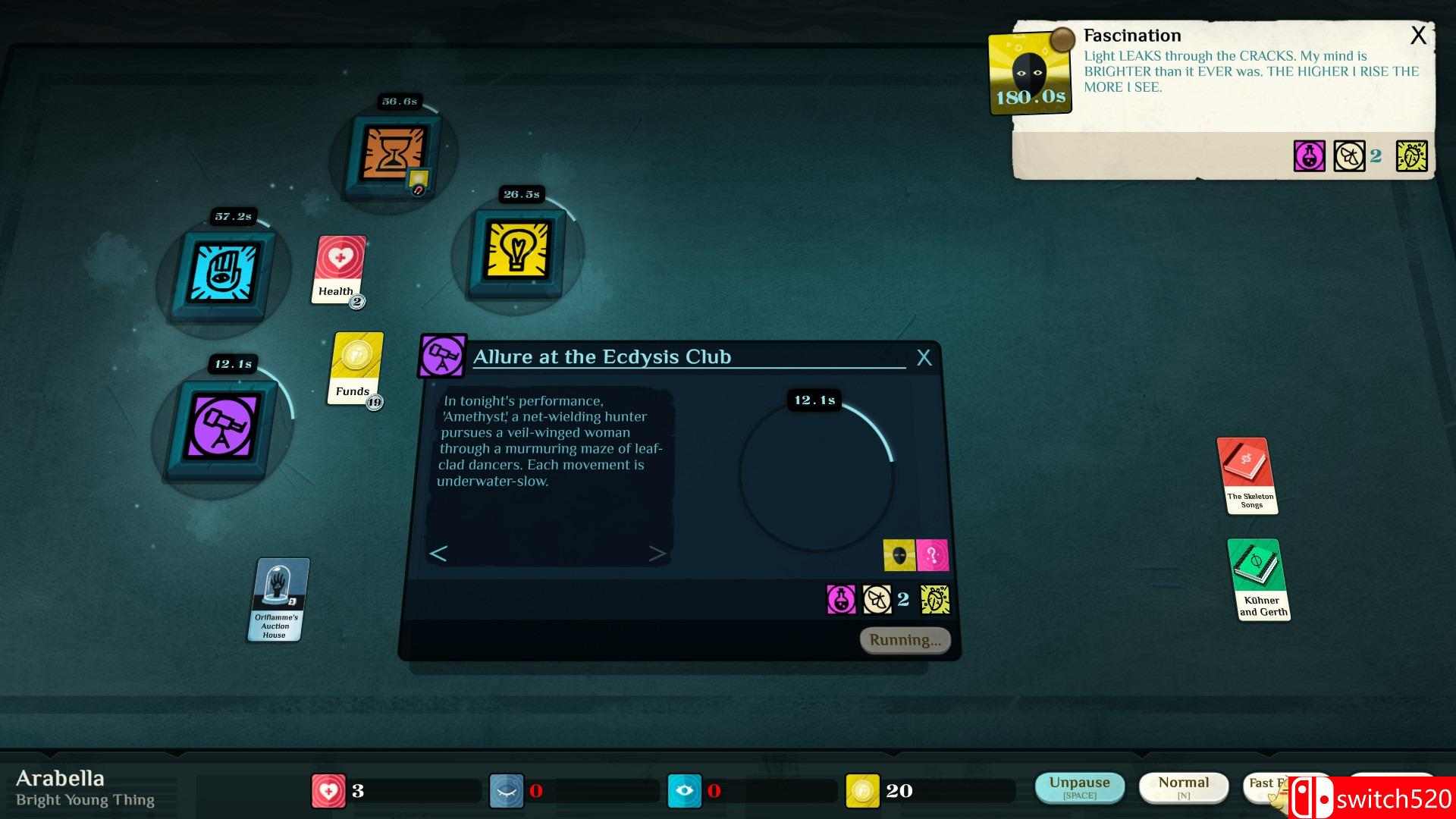
Task: Enable Normal game speed
Action: pyautogui.click(x=1184, y=786)
